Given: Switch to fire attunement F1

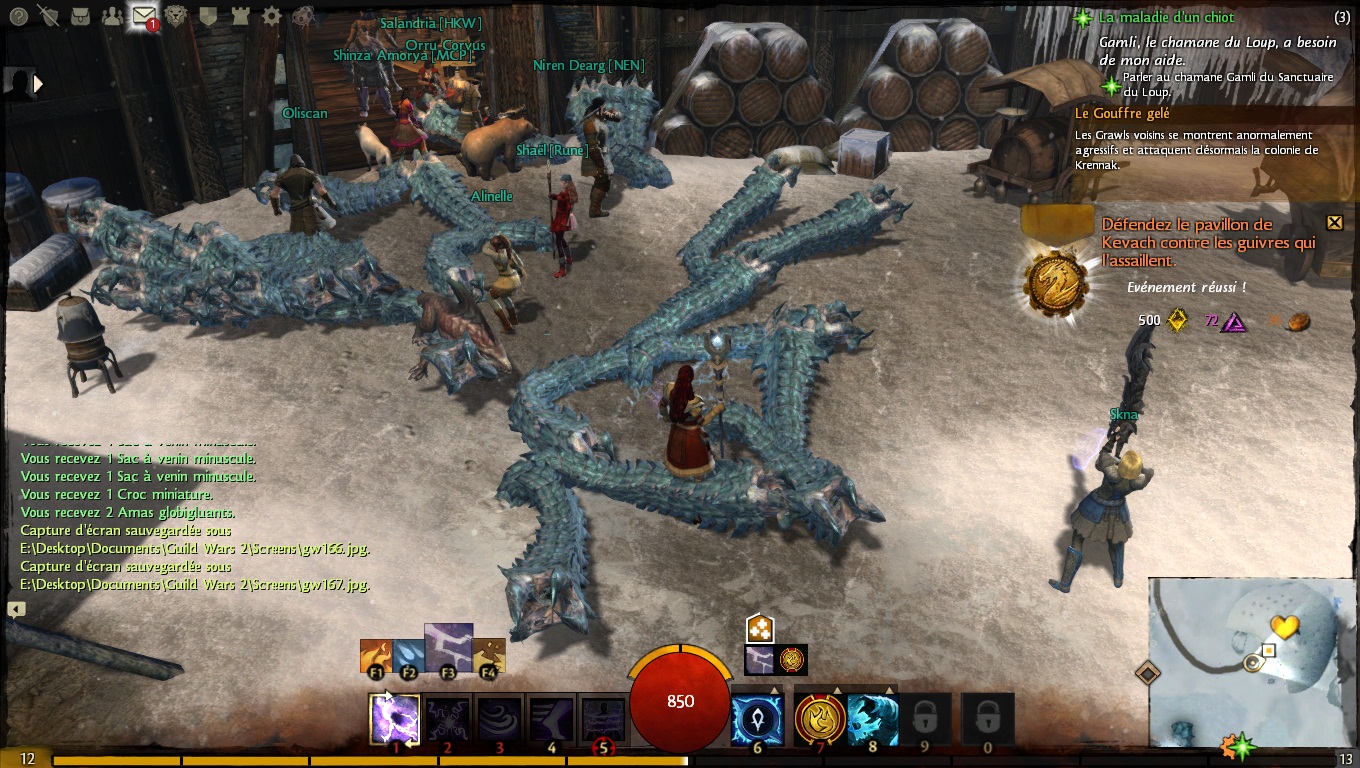Looking at the screenshot, I should click(x=376, y=656).
